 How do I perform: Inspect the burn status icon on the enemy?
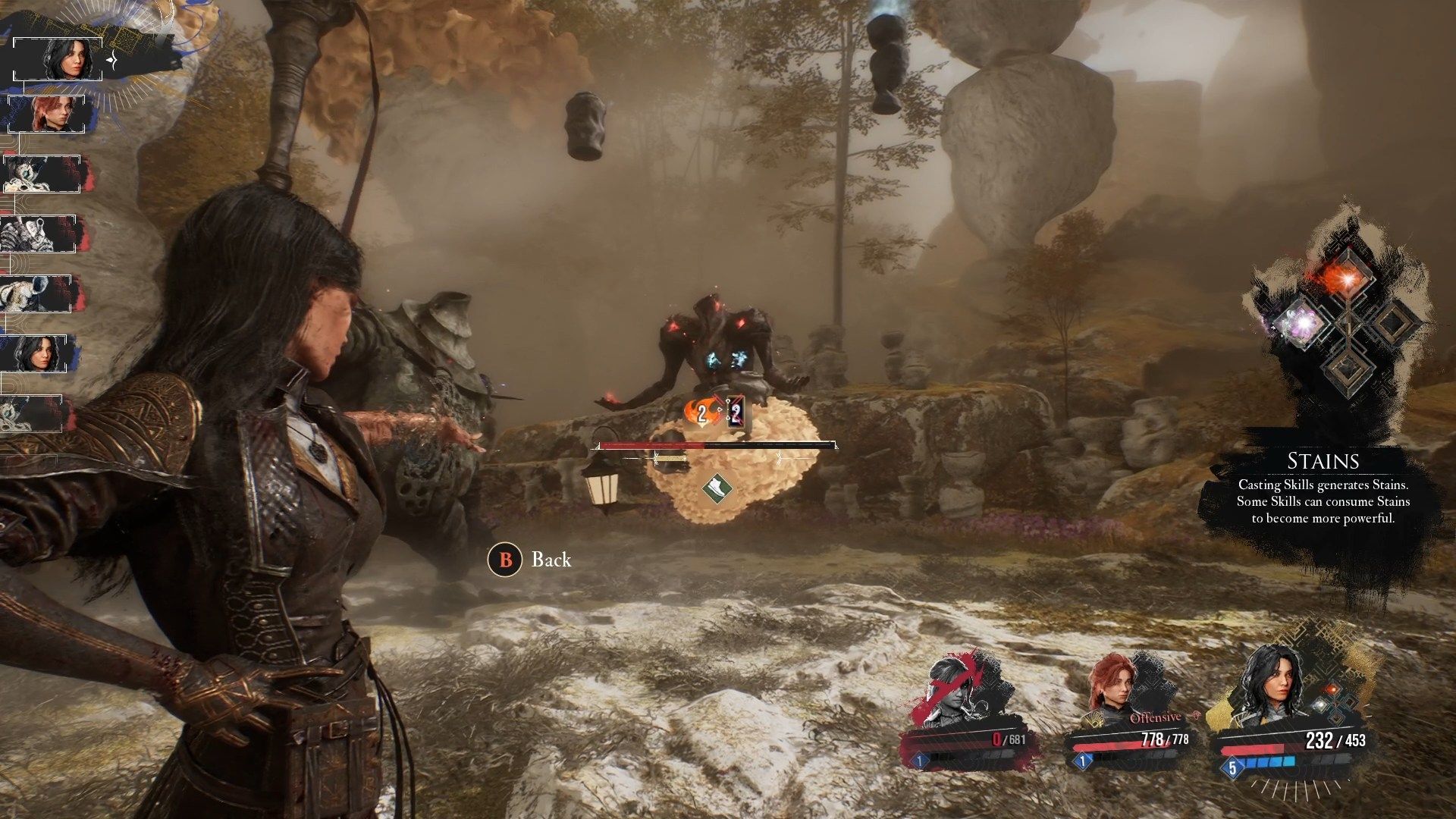coord(698,413)
